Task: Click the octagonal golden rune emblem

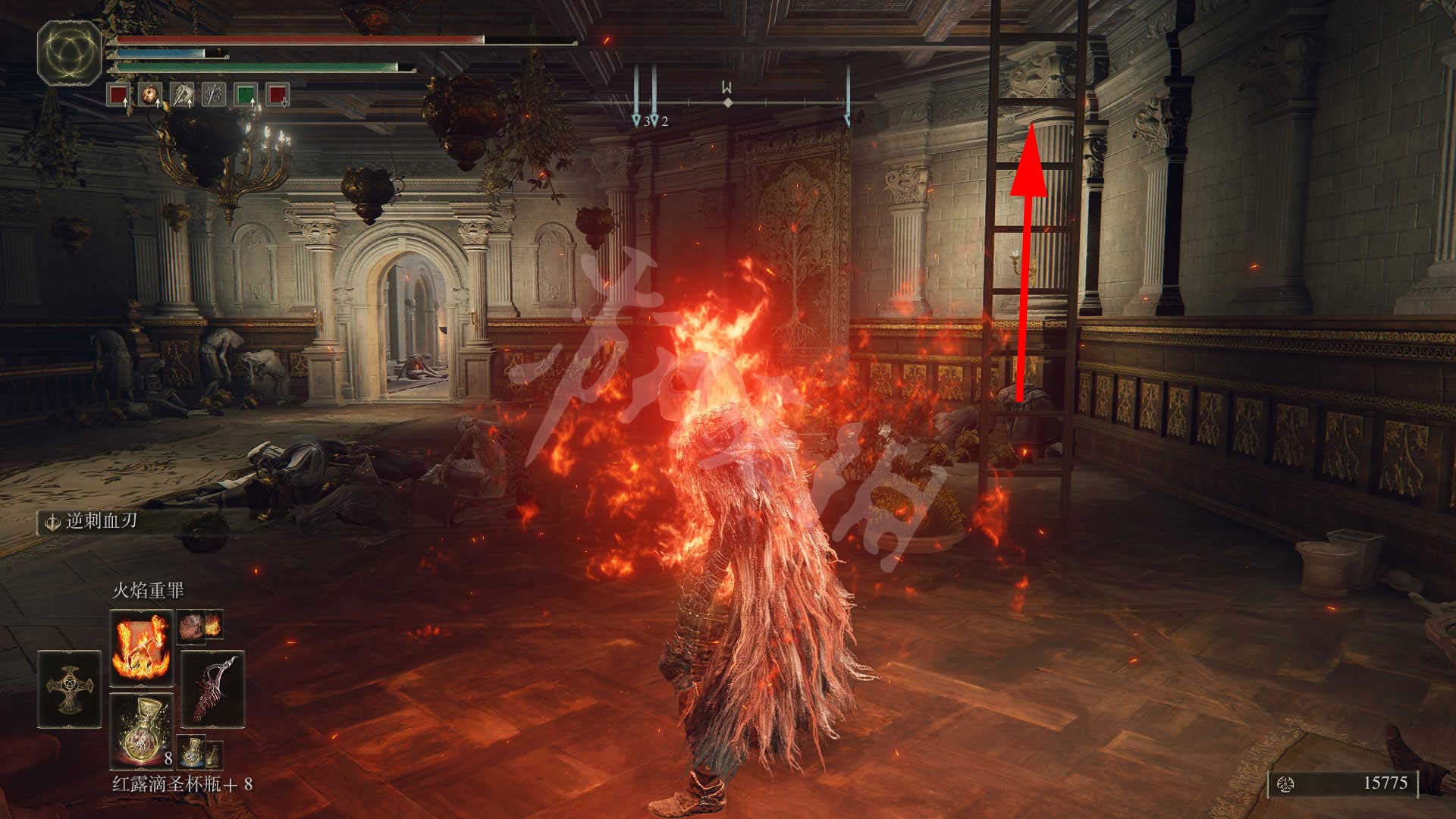Action: coord(69,52)
